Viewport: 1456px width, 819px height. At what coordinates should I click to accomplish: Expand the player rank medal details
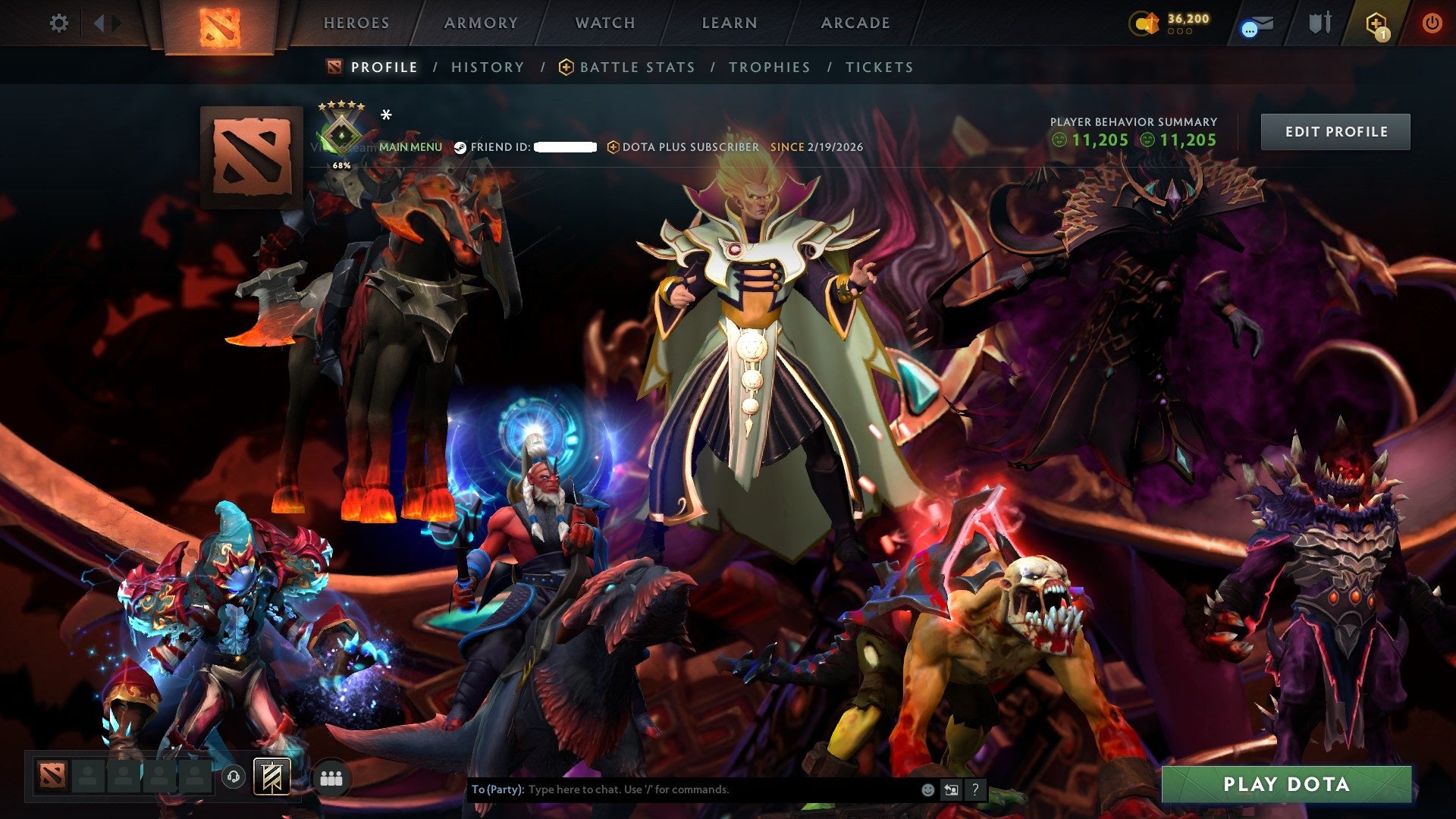343,136
